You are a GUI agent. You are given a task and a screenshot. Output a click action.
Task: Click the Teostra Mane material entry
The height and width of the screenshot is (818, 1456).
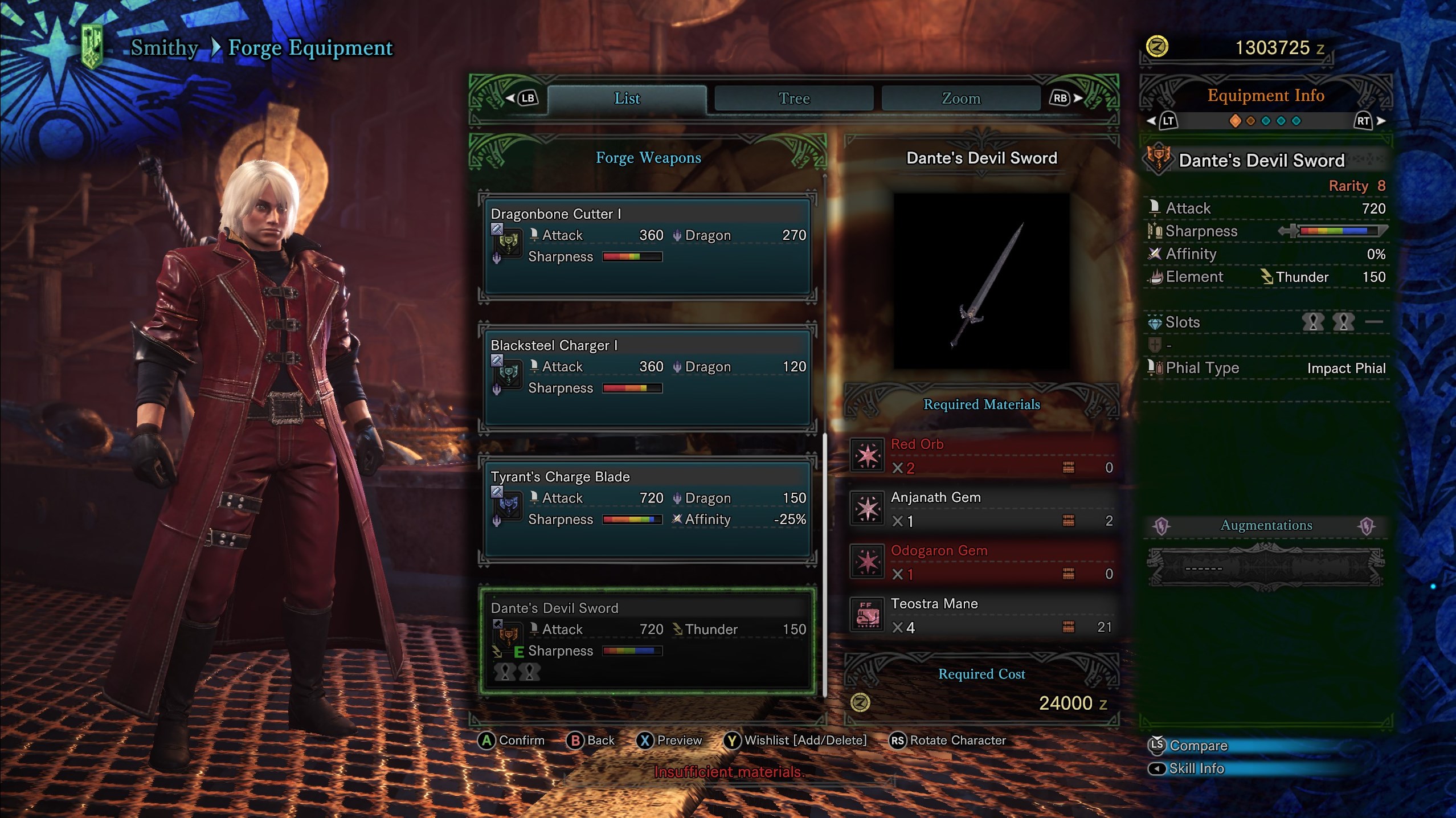click(981, 615)
